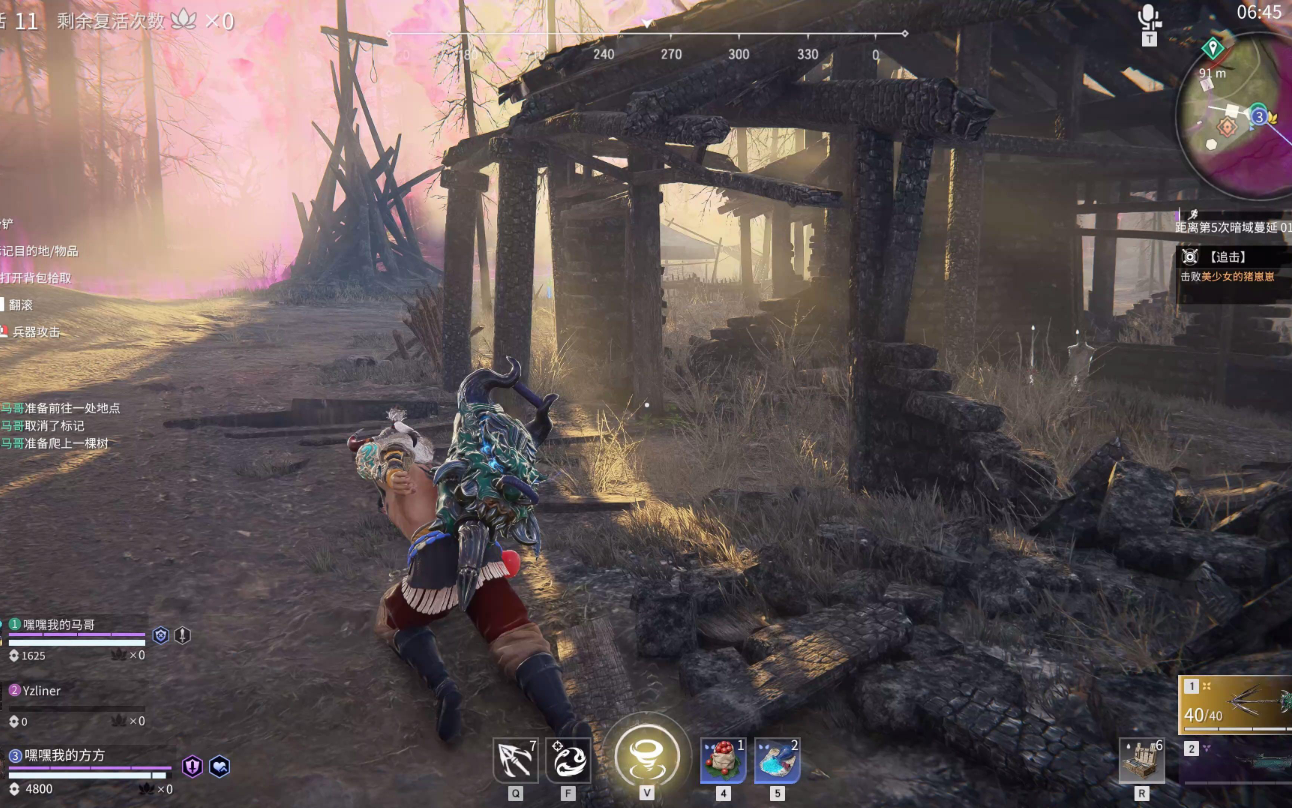Click the orange bounty marker on minimap
The image size is (1292, 808).
1225,127
